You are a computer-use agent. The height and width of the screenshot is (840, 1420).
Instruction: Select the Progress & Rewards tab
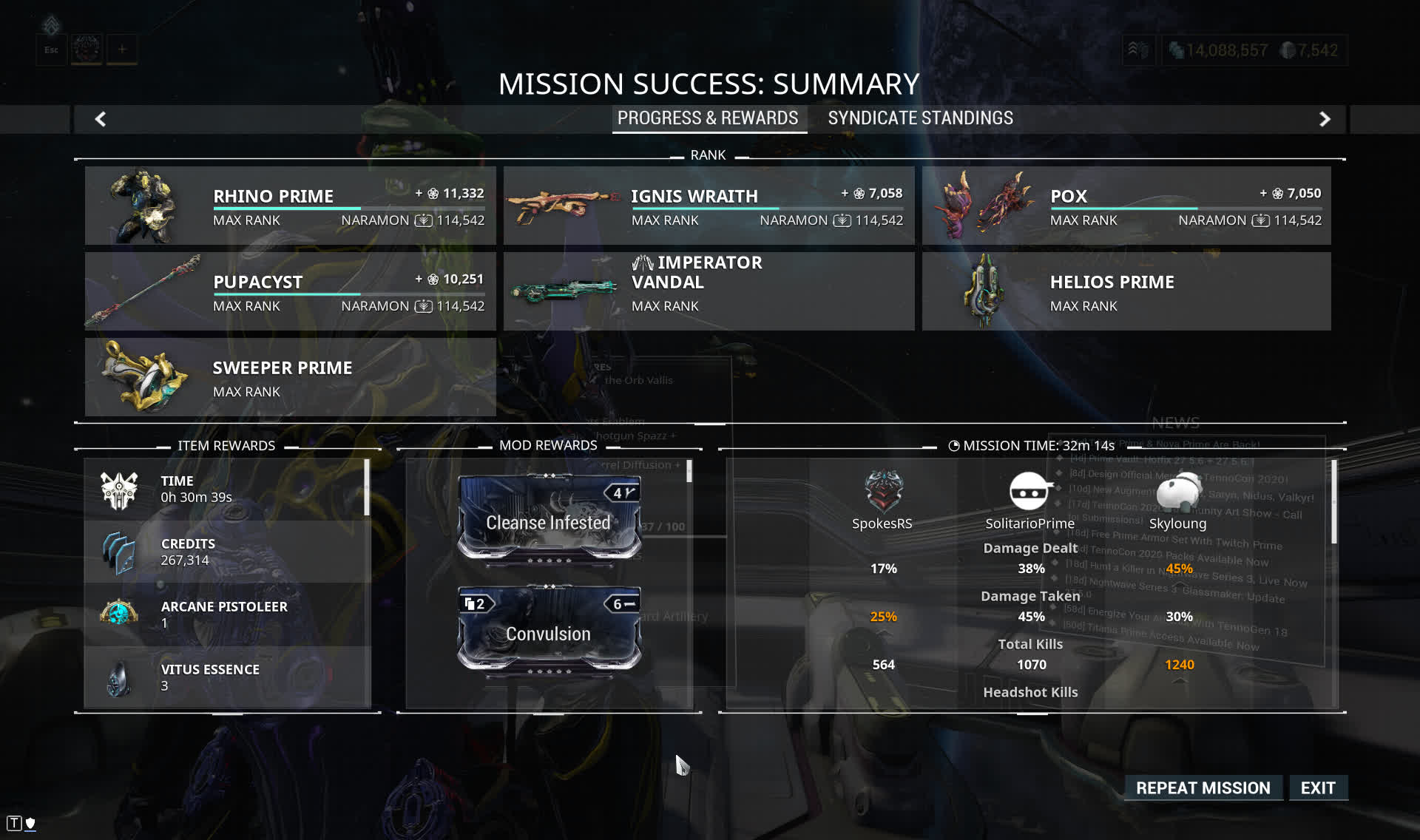[708, 118]
